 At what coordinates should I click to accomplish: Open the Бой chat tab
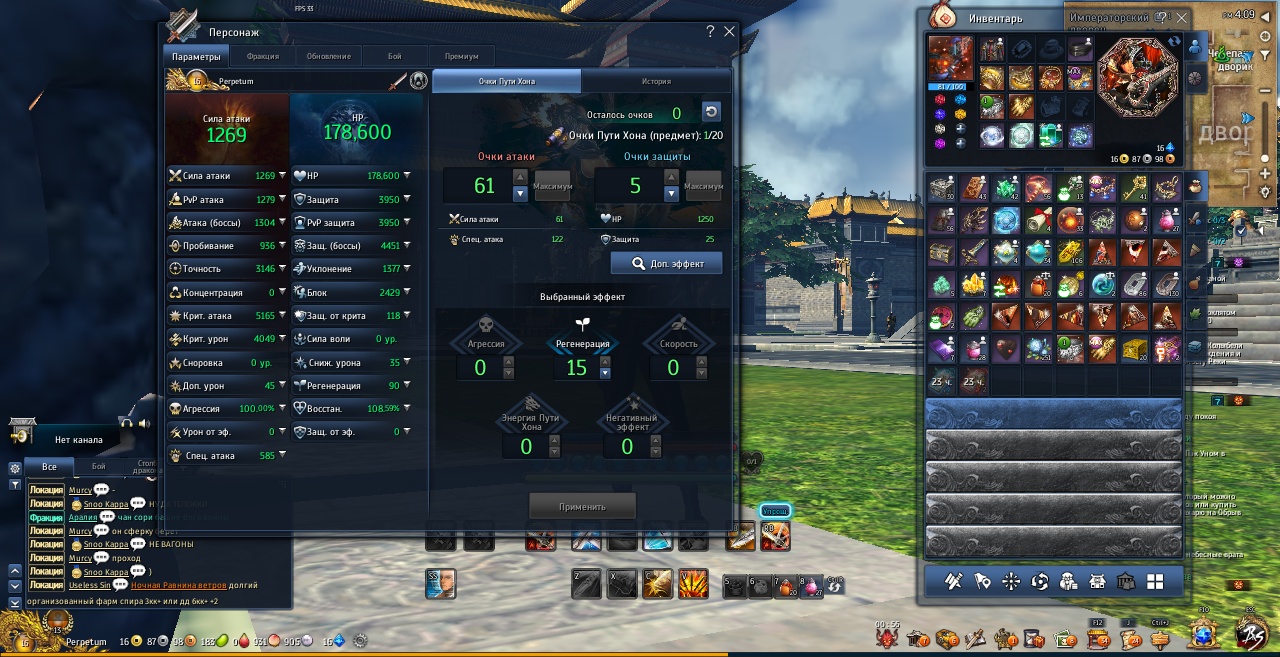click(x=98, y=467)
